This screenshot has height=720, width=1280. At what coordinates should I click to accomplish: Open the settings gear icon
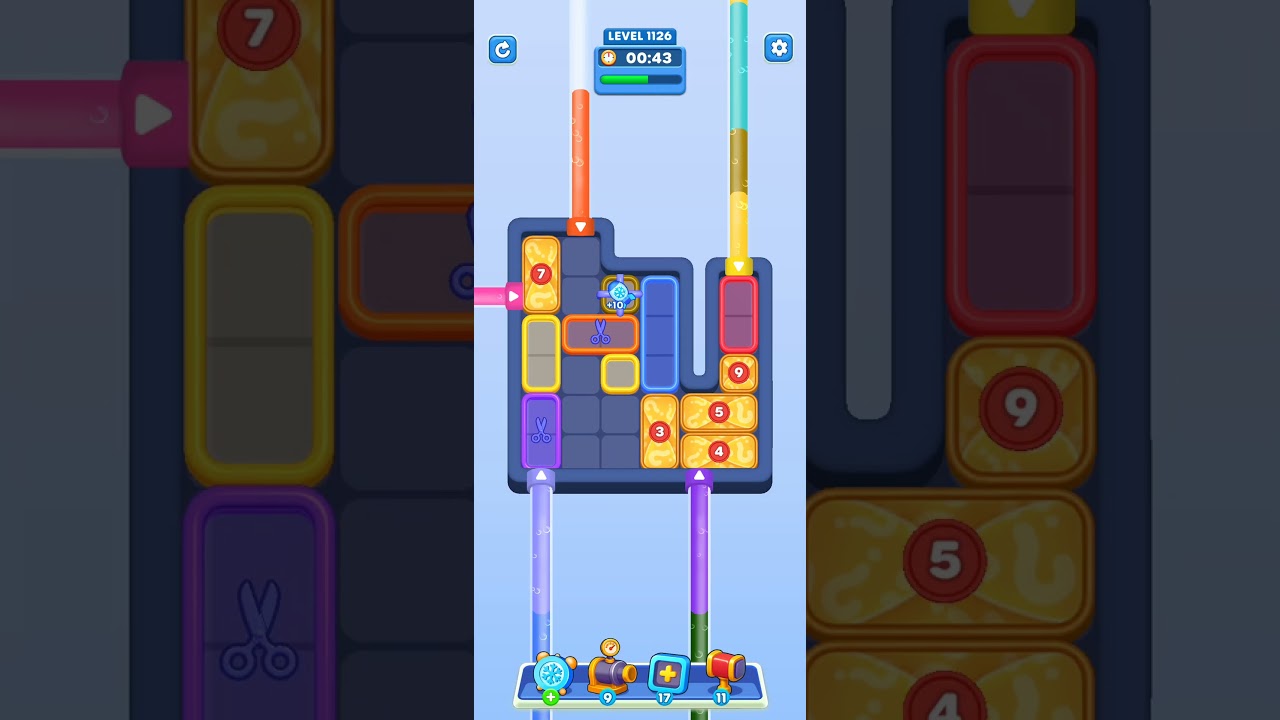pyautogui.click(x=779, y=47)
